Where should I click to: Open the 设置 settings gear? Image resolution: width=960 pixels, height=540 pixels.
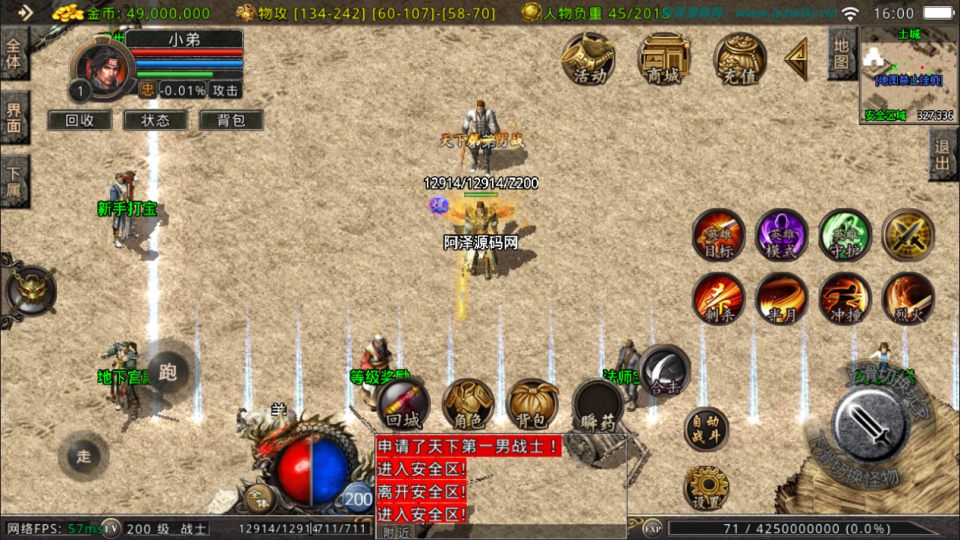pyautogui.click(x=706, y=487)
